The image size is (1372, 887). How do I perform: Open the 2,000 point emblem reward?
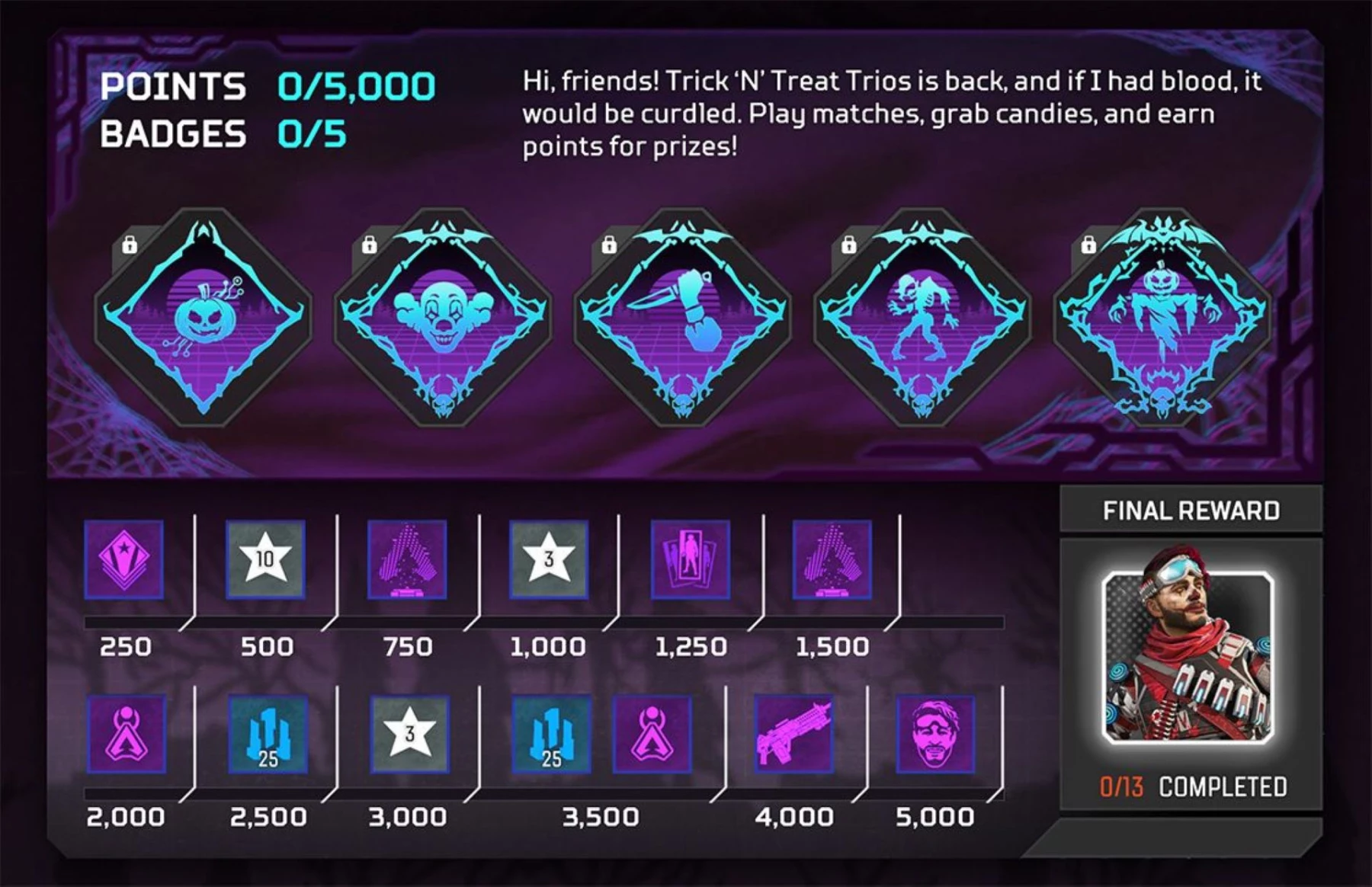pos(126,735)
